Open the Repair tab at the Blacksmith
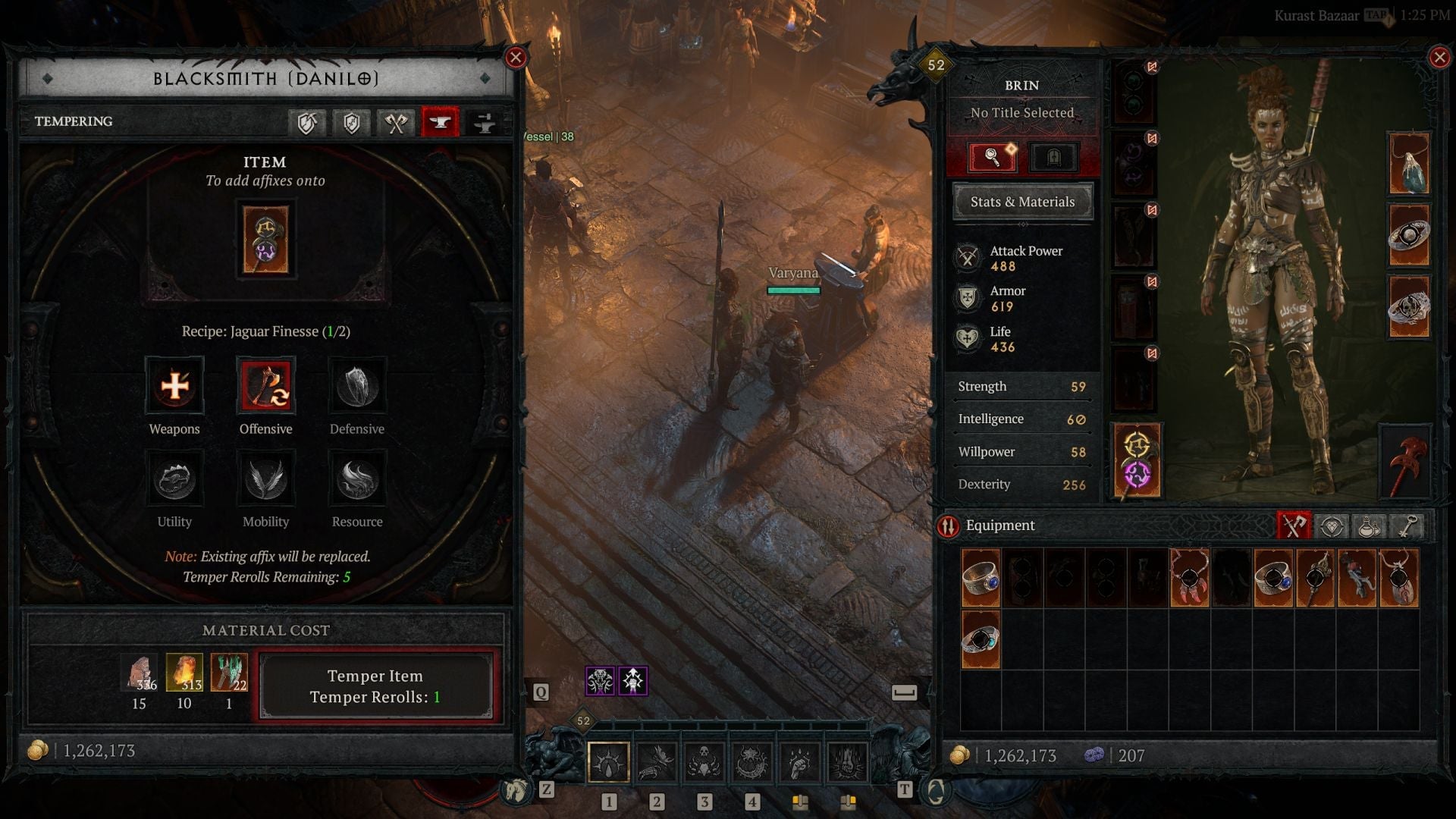Screen dimensions: 1456x819 (308, 121)
